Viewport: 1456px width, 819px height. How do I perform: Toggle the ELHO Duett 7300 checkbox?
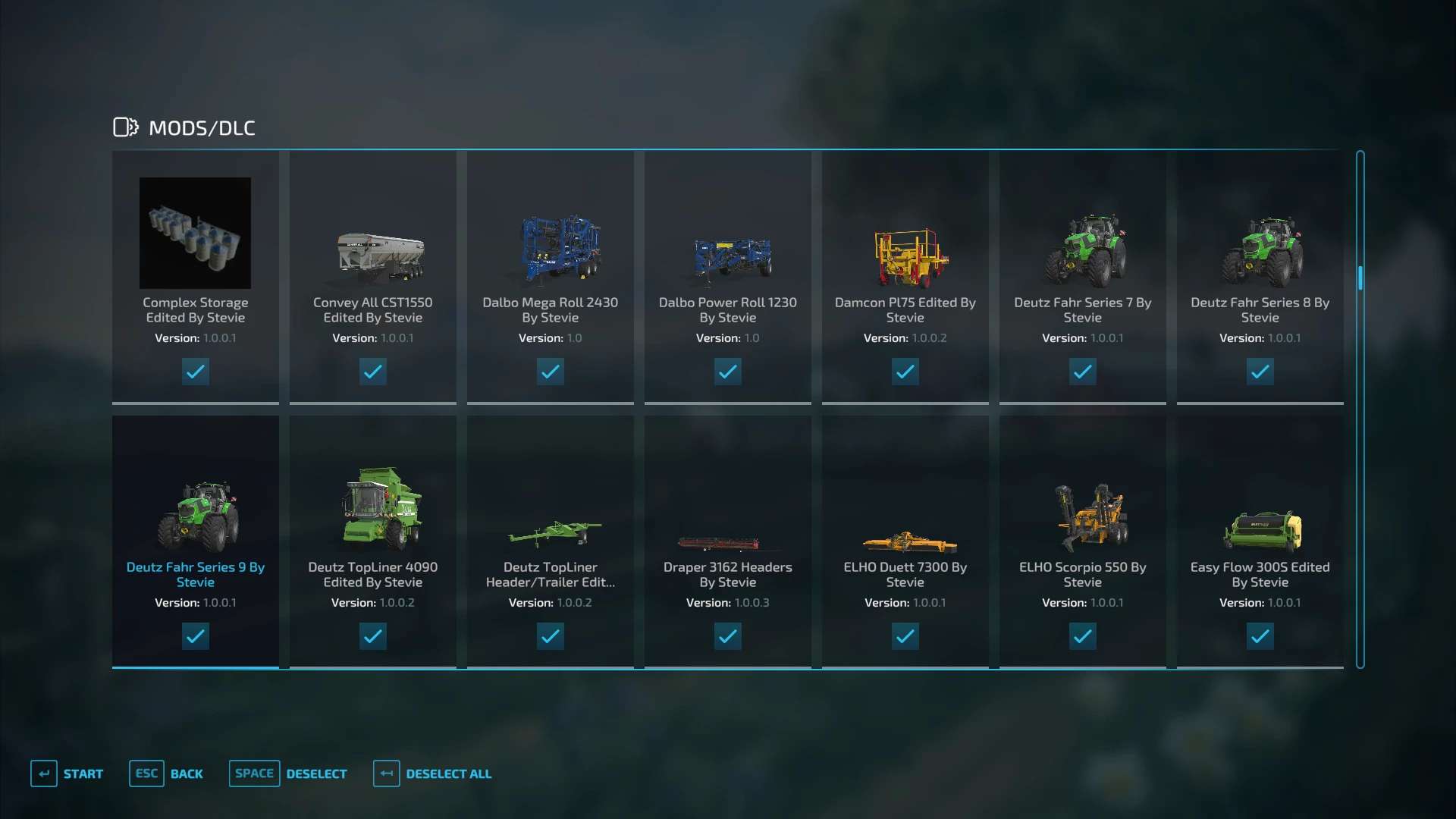[905, 636]
